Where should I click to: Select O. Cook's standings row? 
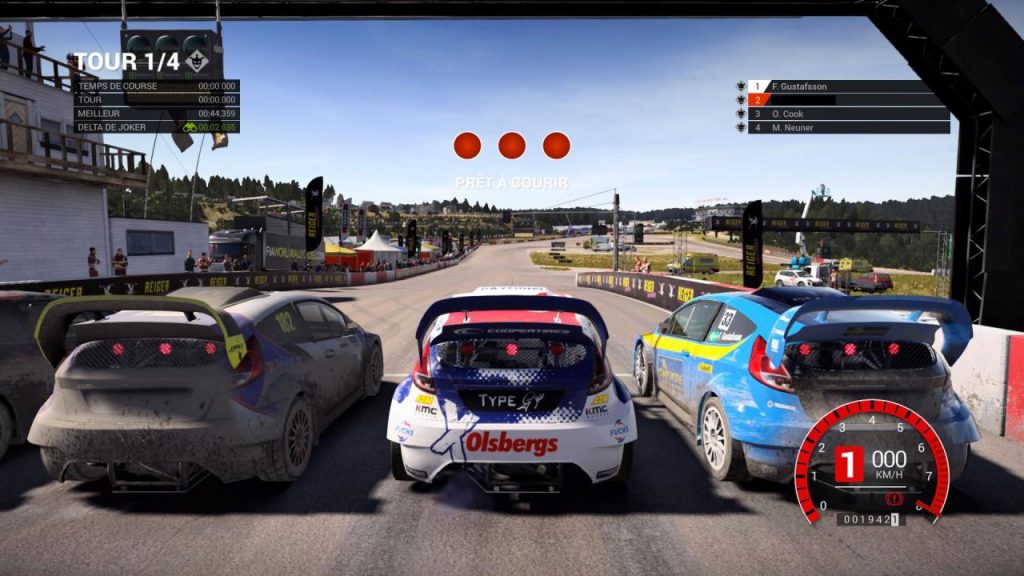848,114
